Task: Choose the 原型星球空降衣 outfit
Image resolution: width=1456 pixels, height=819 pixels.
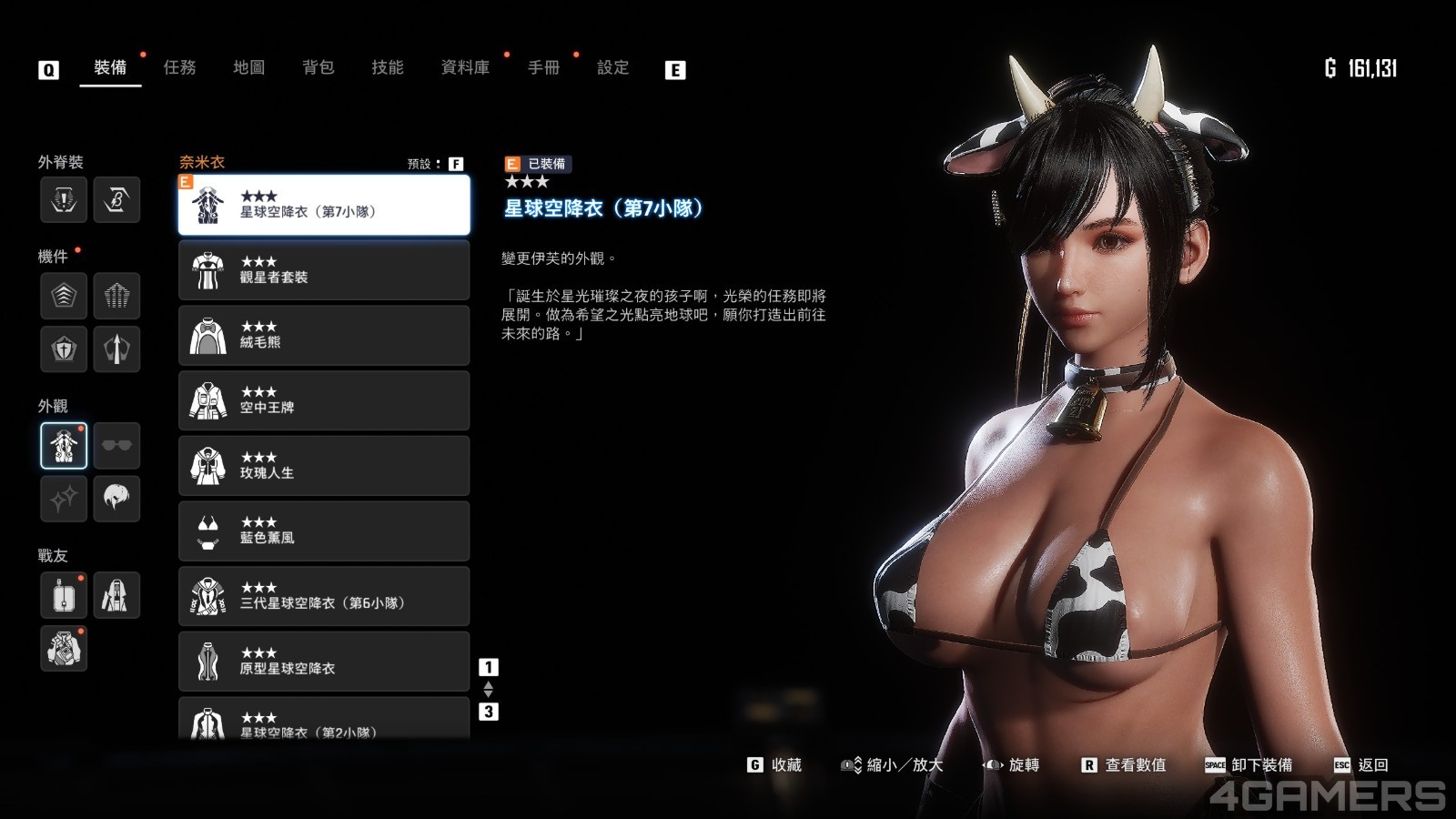Action: click(324, 662)
